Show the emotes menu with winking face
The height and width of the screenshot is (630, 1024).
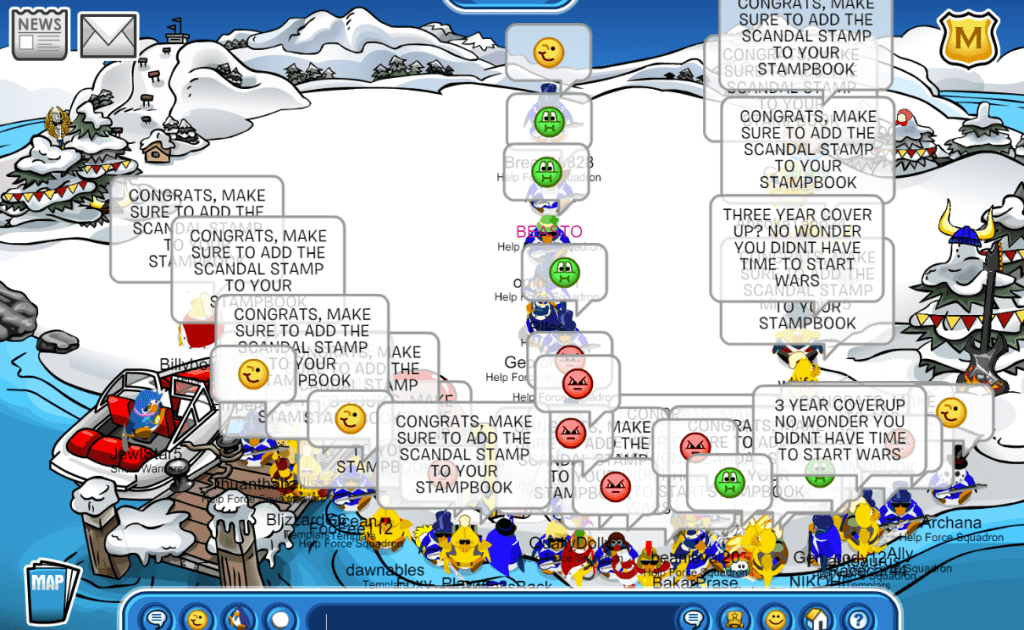click(x=197, y=618)
